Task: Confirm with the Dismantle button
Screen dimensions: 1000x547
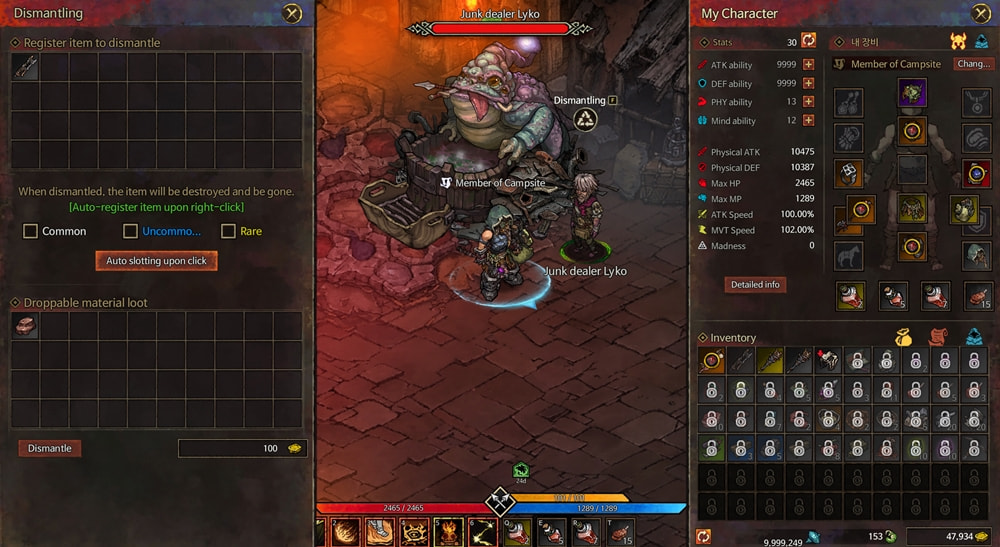Action: click(50, 448)
